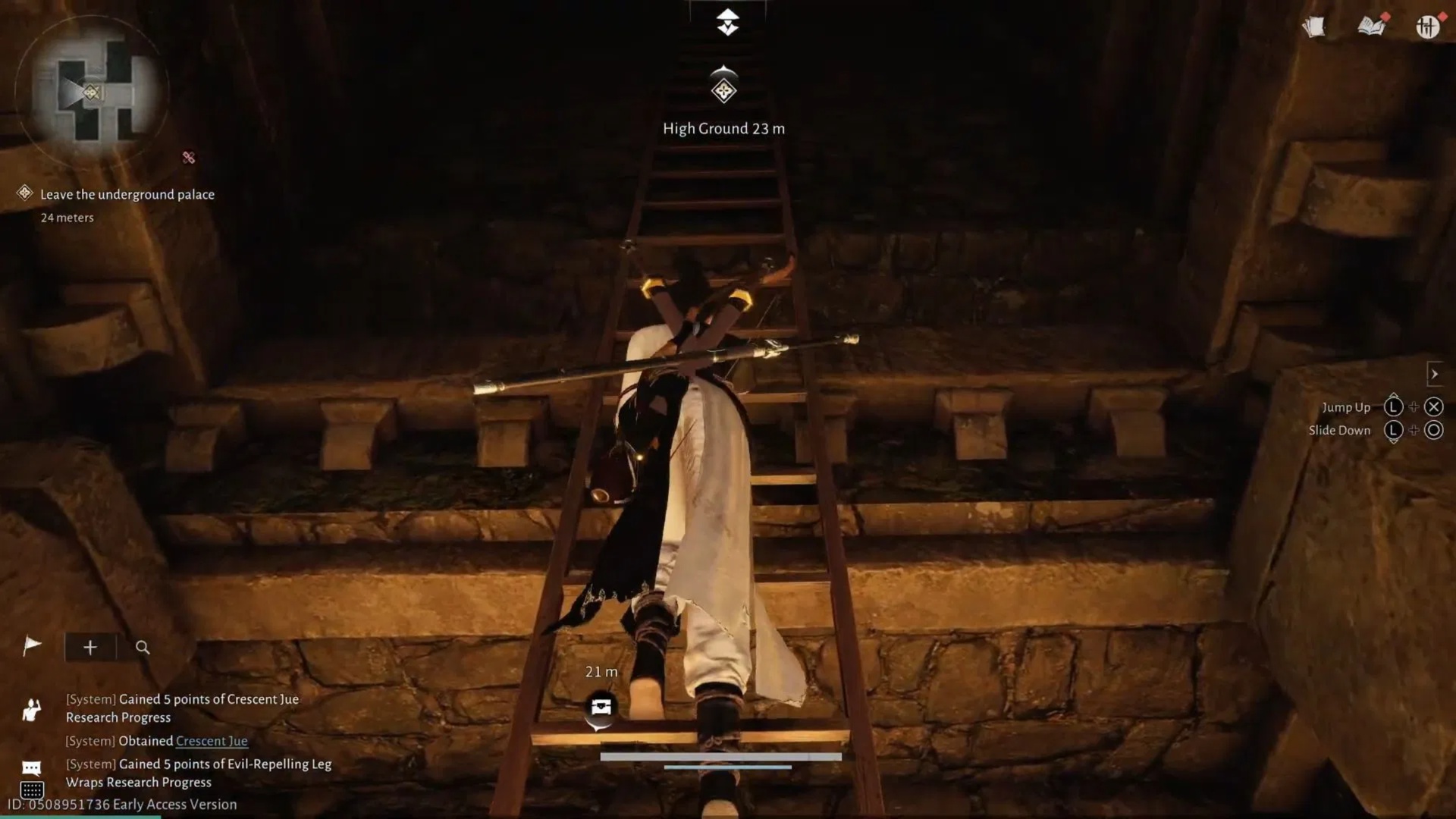Click the keyboard input icon below chat
Screen dimensions: 1456x819
pyautogui.click(x=32, y=791)
